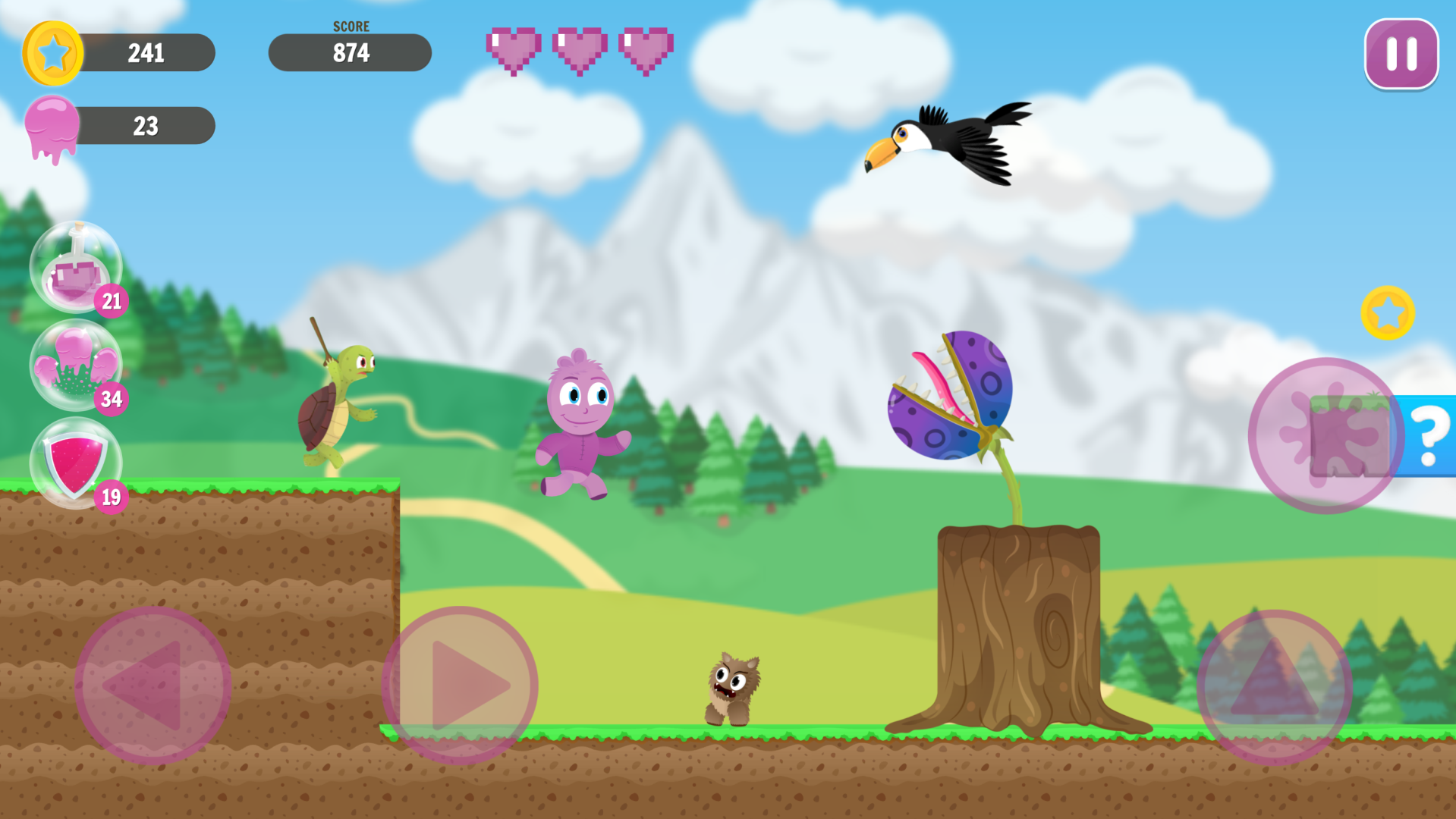Screen dimensions: 1456x819
Task: Activate the slime blob power-up showing 34
Action: 76,366
